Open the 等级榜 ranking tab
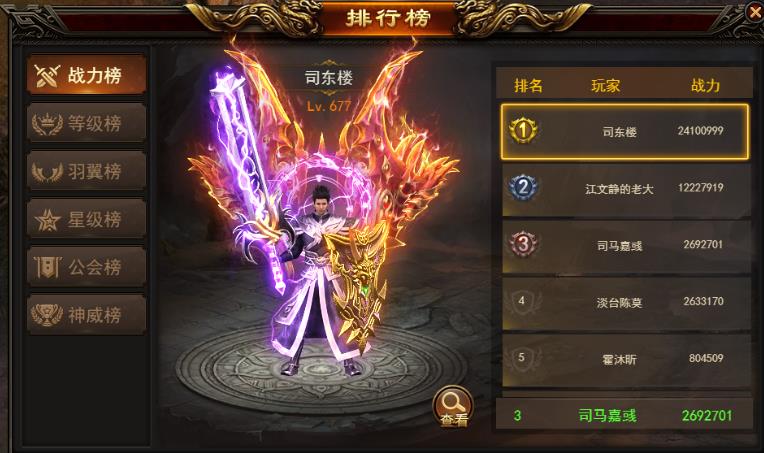The height and width of the screenshot is (453, 764). click(x=86, y=123)
